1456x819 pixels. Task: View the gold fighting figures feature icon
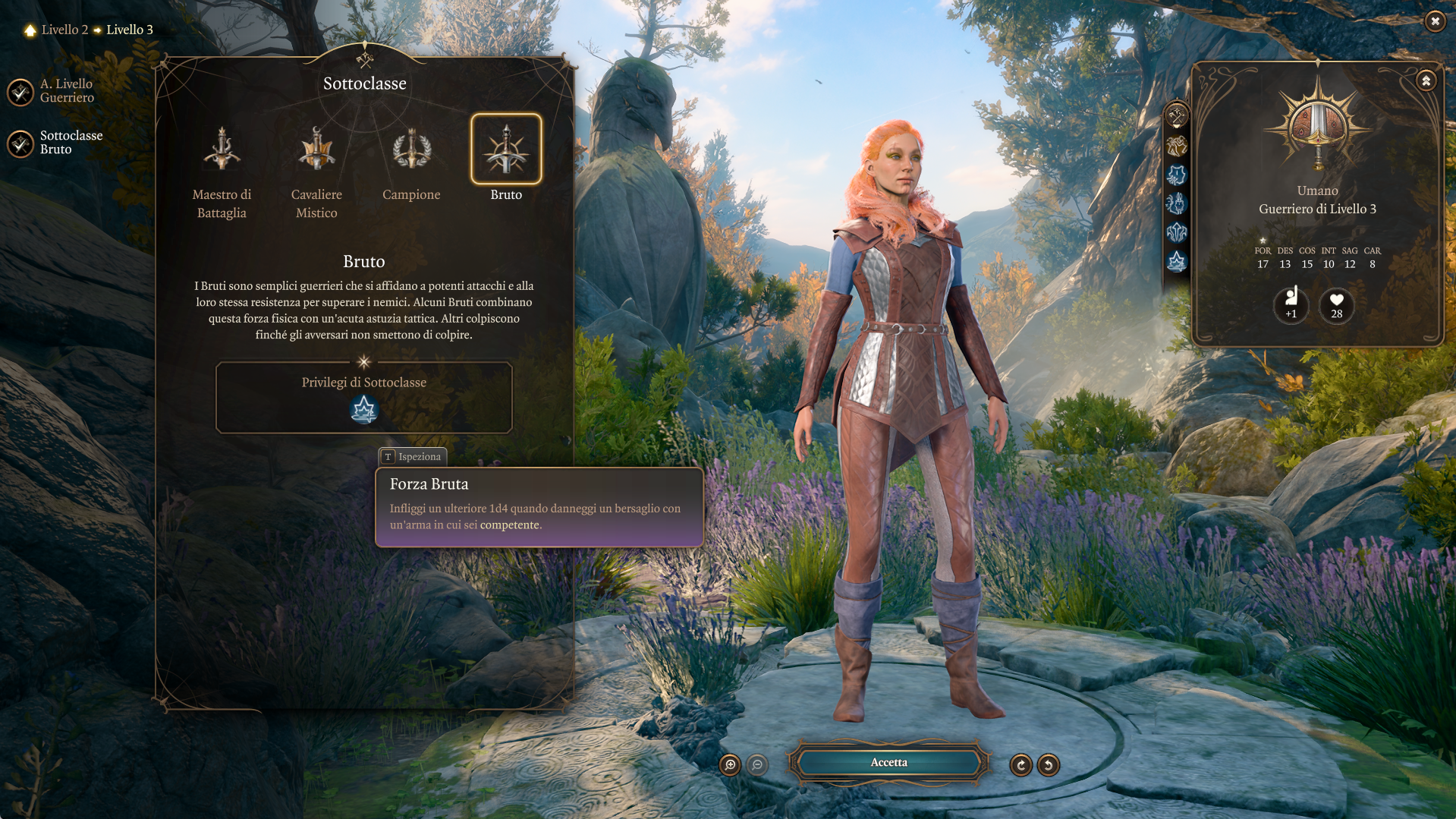[1177, 146]
